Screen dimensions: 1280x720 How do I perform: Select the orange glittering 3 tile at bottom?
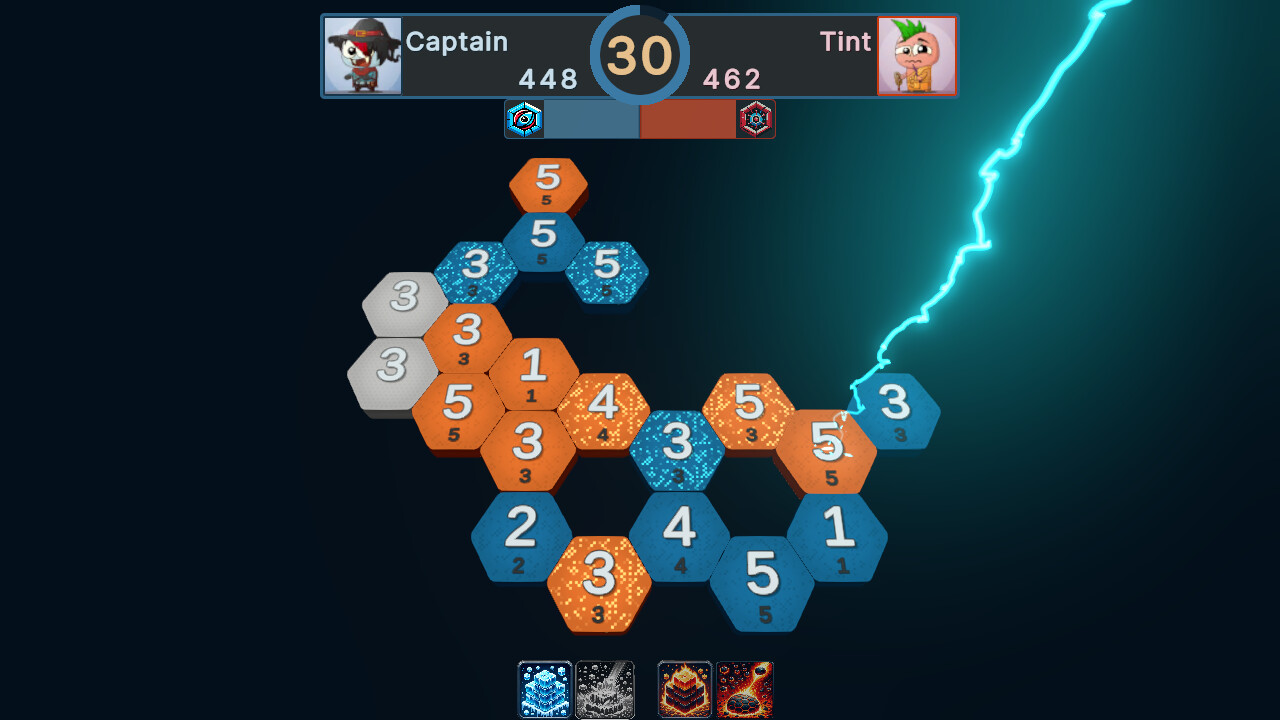tap(600, 580)
